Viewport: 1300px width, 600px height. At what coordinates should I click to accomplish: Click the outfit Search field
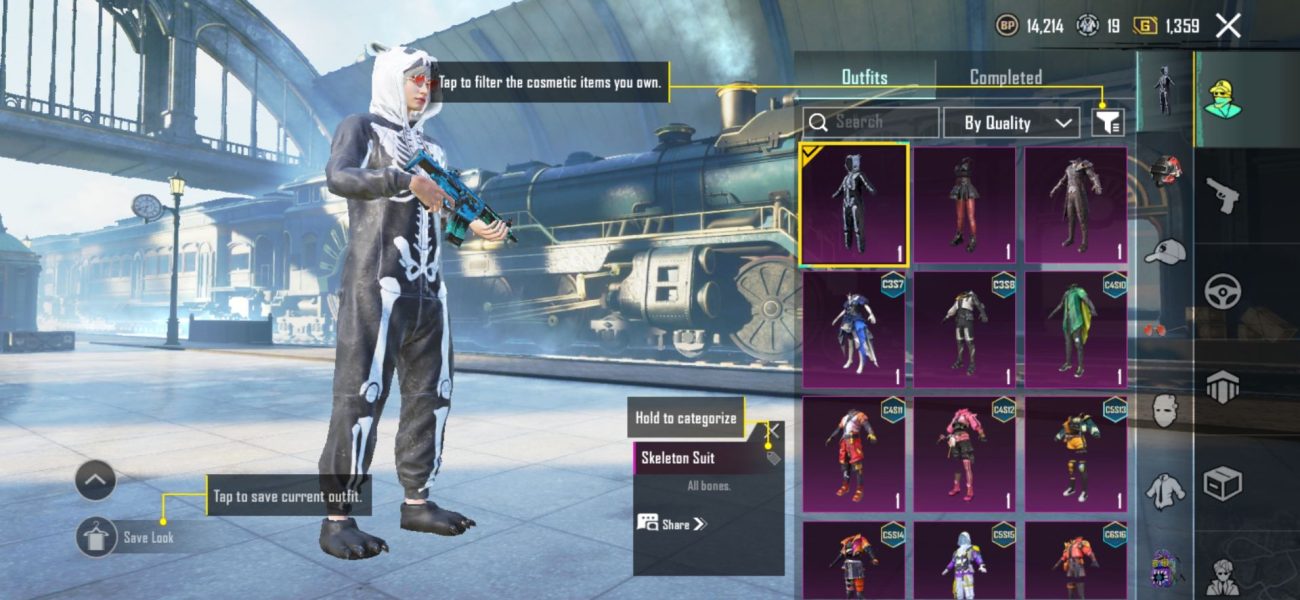click(870, 122)
